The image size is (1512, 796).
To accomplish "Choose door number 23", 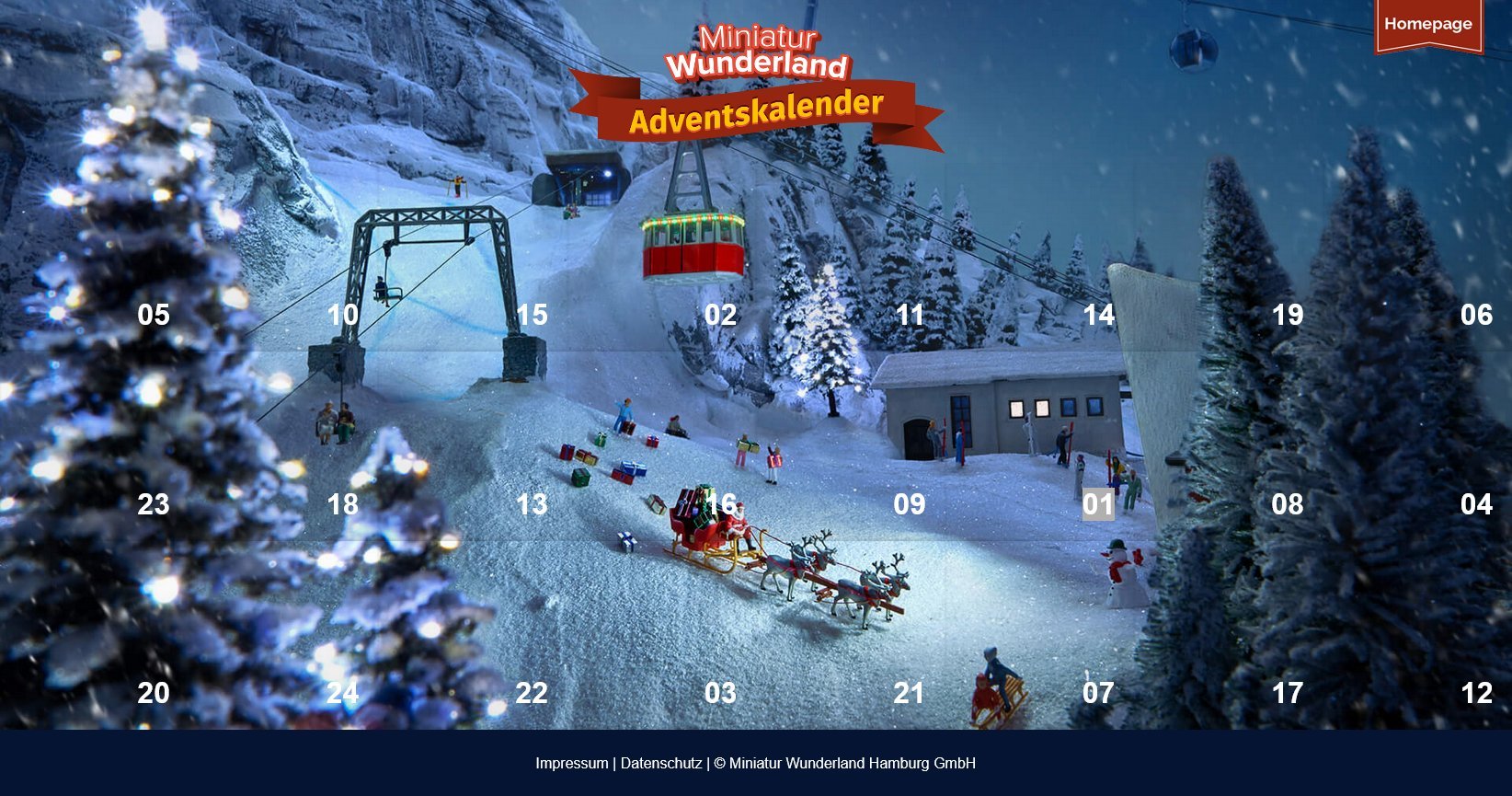I will click(x=154, y=504).
